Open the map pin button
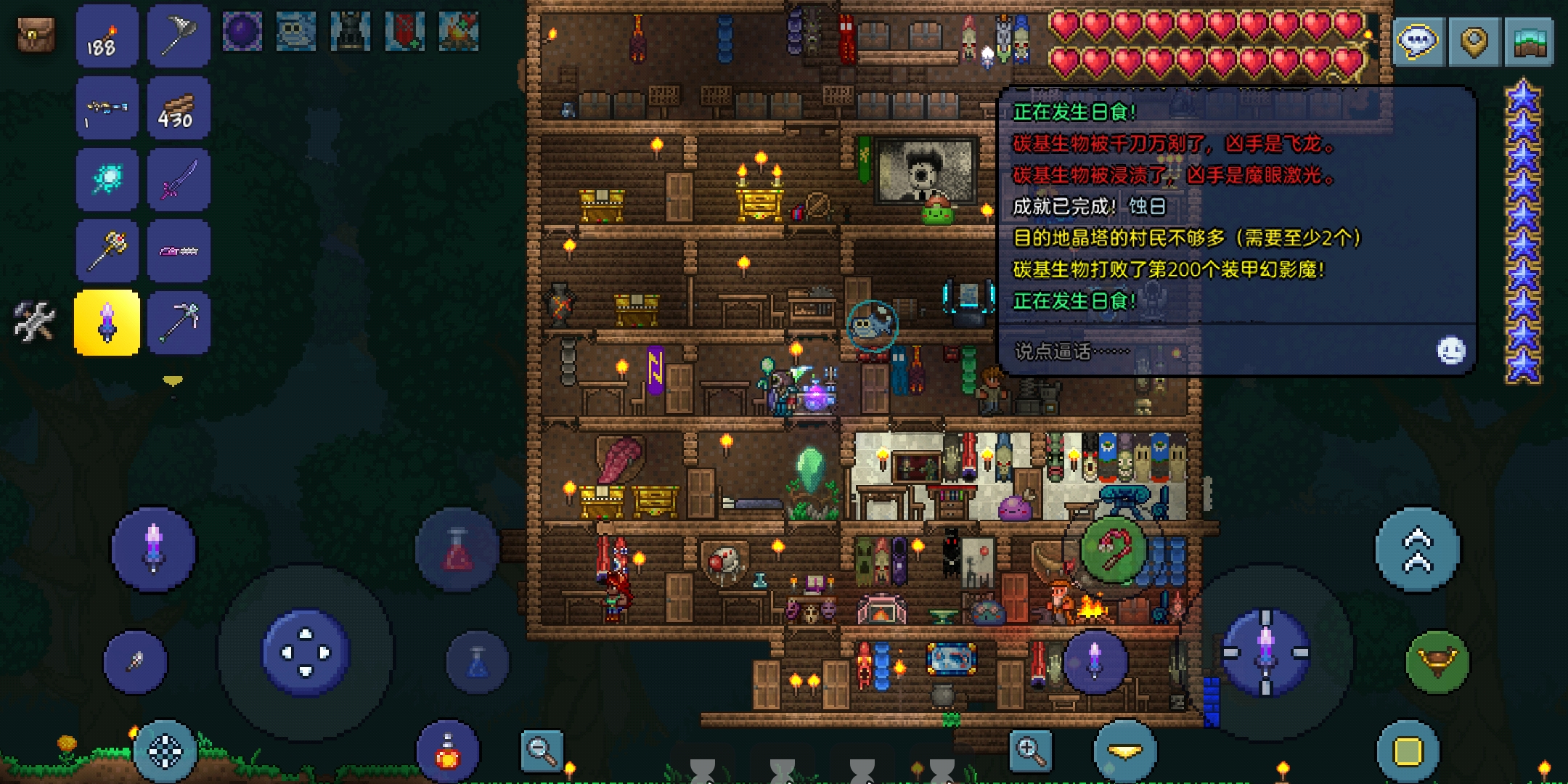 (1474, 41)
